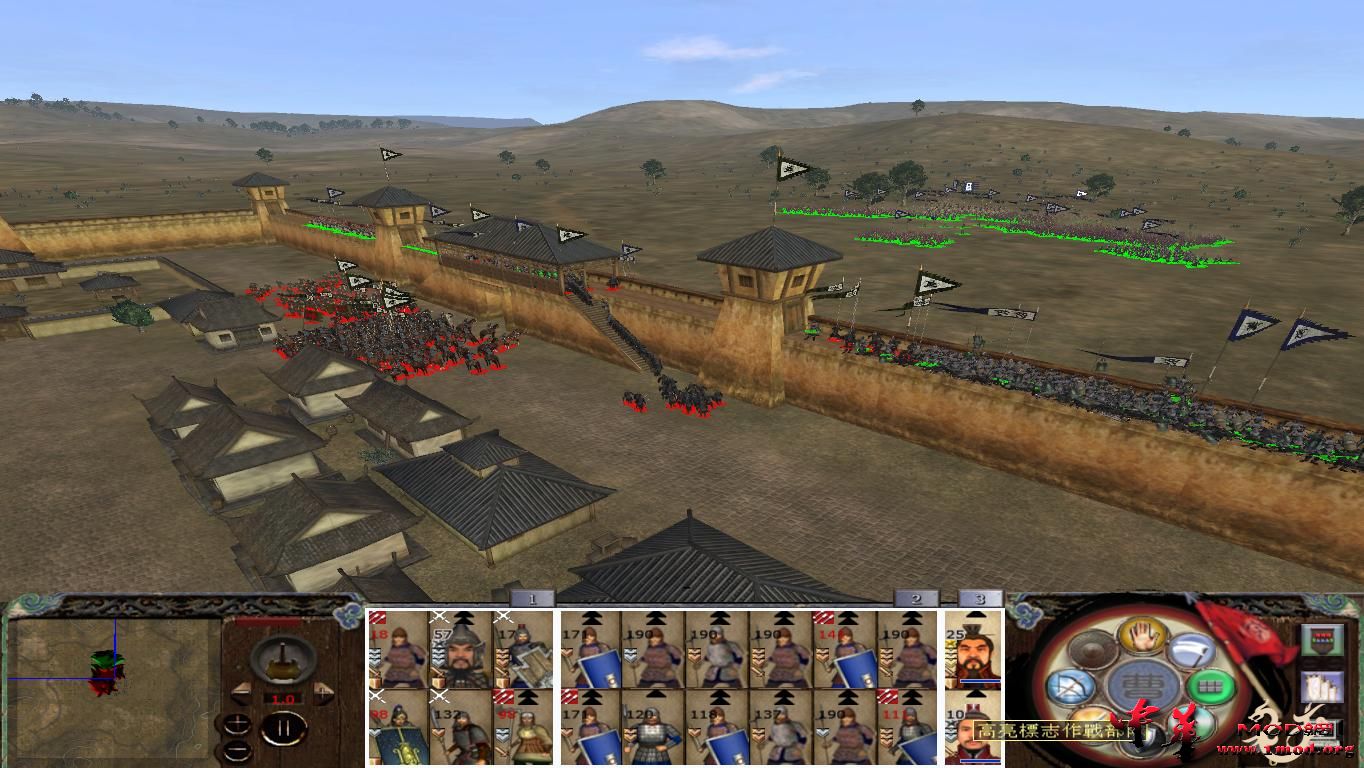Pause the battle with the pause button
This screenshot has width=1364, height=768.
click(x=283, y=728)
